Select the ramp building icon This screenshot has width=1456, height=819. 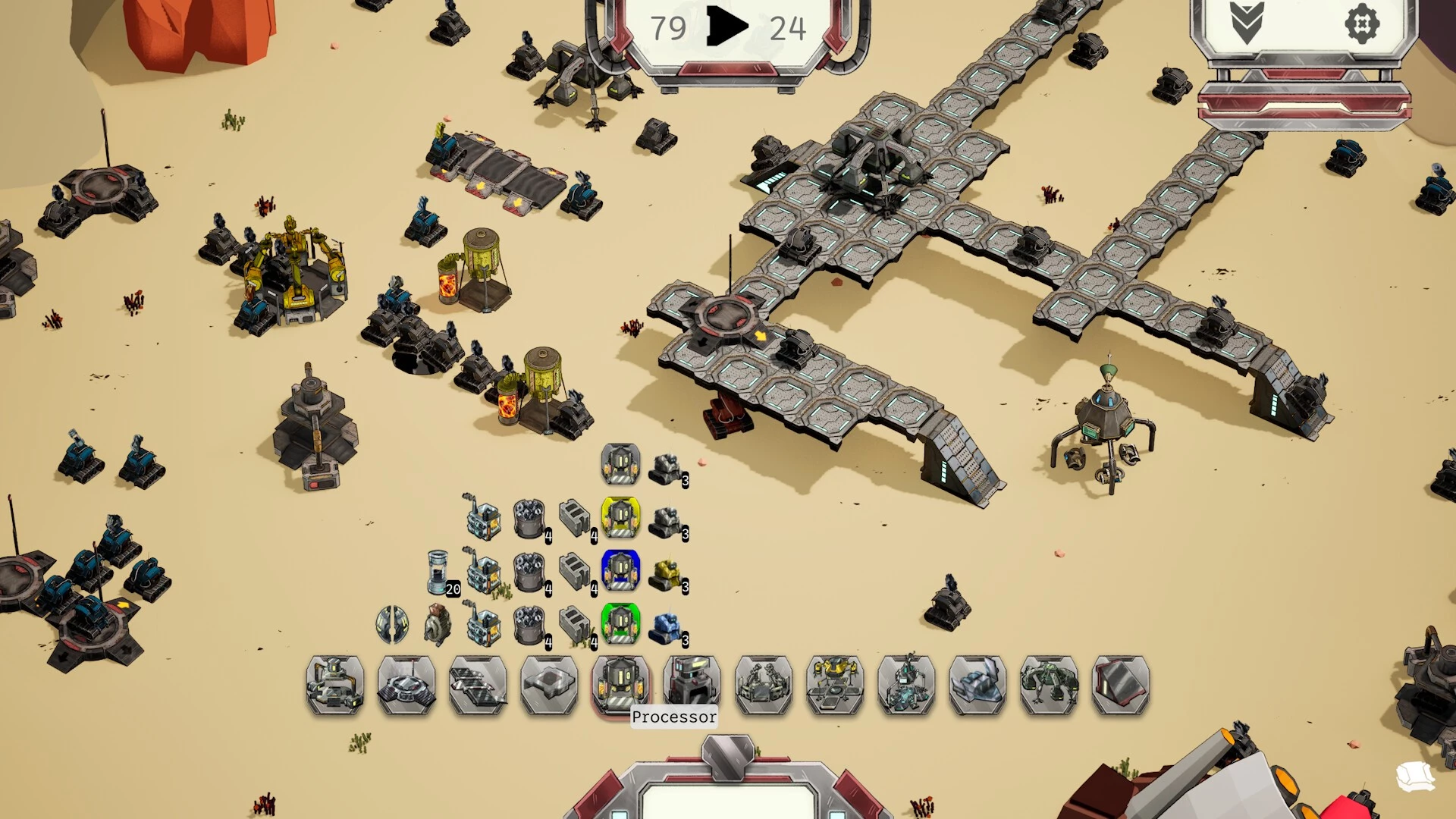pos(1119,685)
